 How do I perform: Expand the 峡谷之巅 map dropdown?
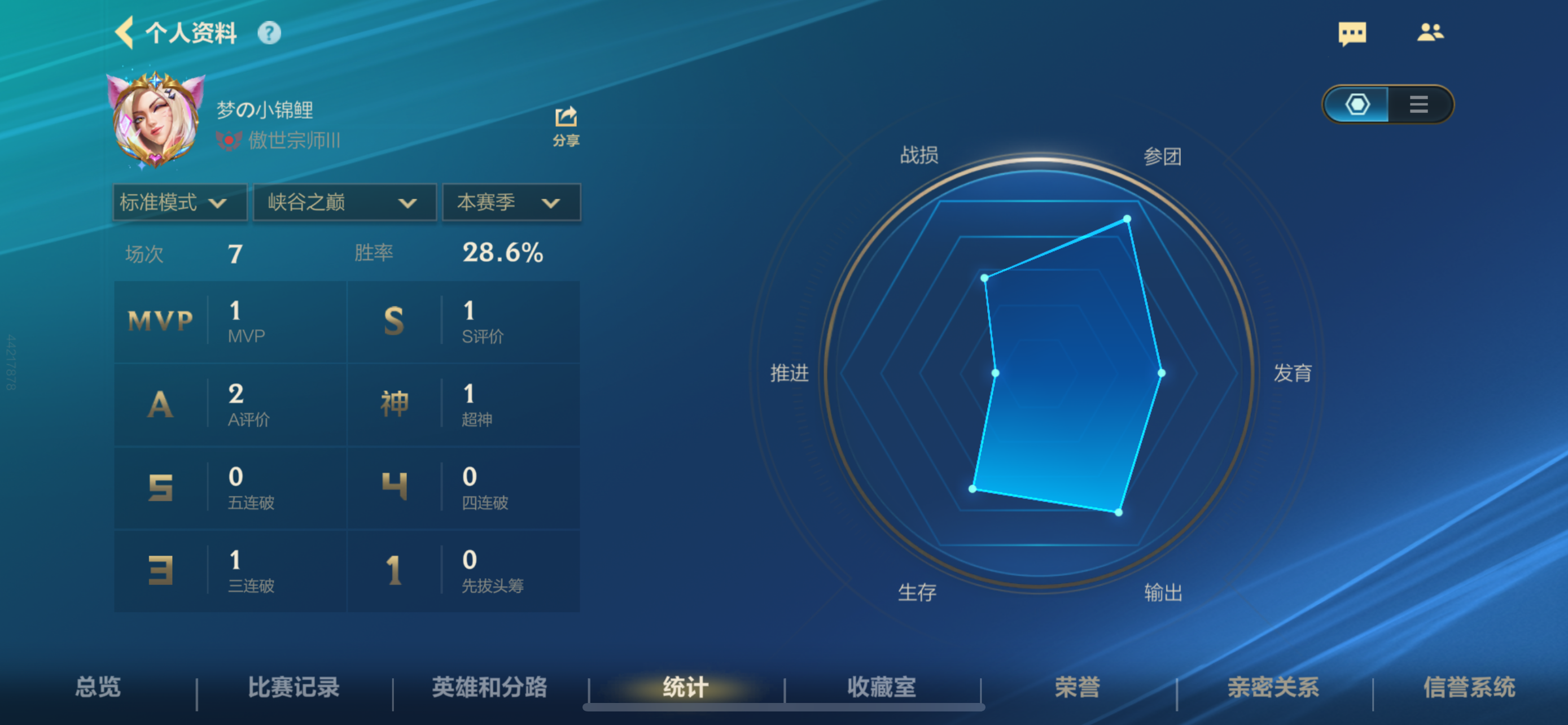click(x=344, y=203)
